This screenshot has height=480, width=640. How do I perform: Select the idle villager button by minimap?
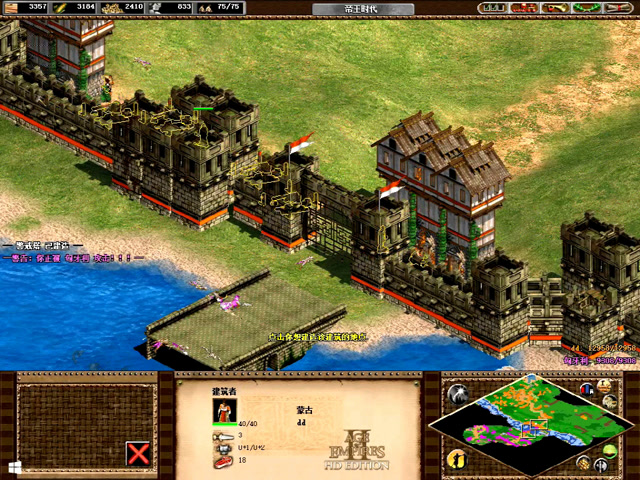[x=457, y=459]
